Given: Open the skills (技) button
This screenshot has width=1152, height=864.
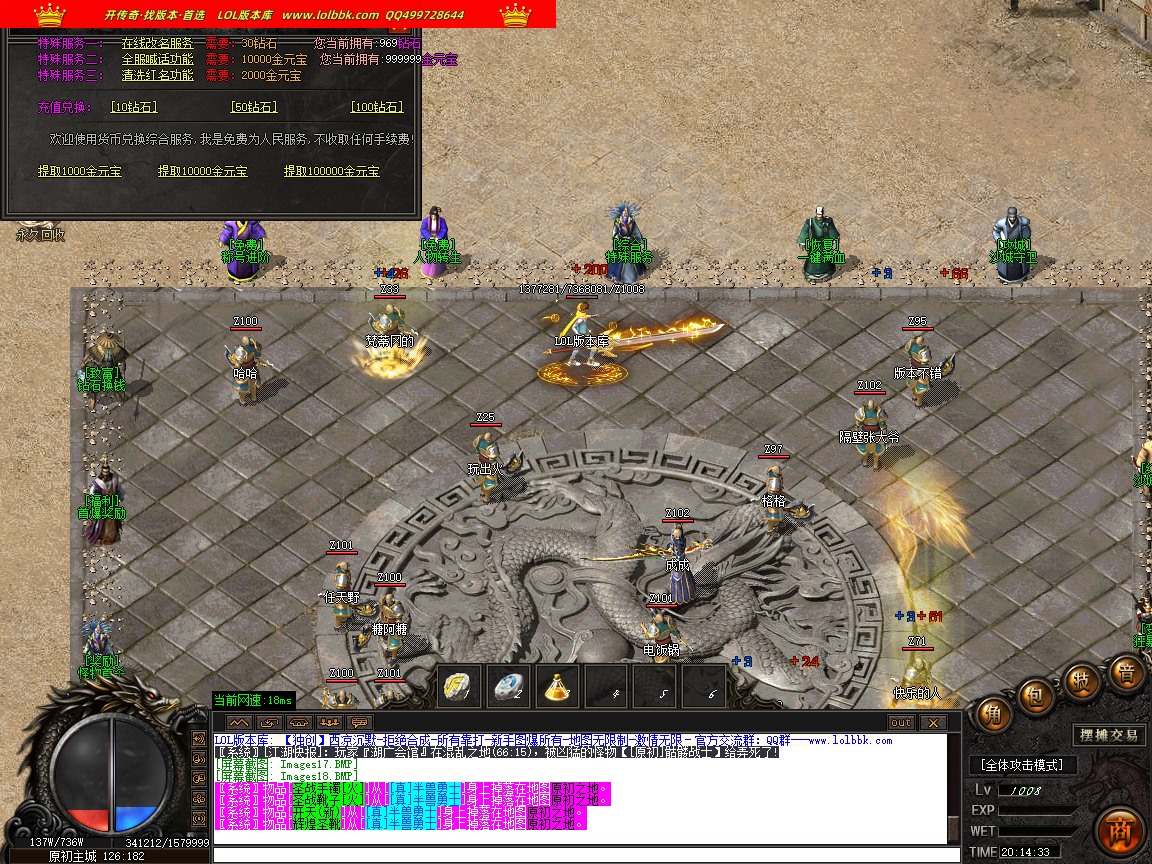Looking at the screenshot, I should coord(1082,681).
